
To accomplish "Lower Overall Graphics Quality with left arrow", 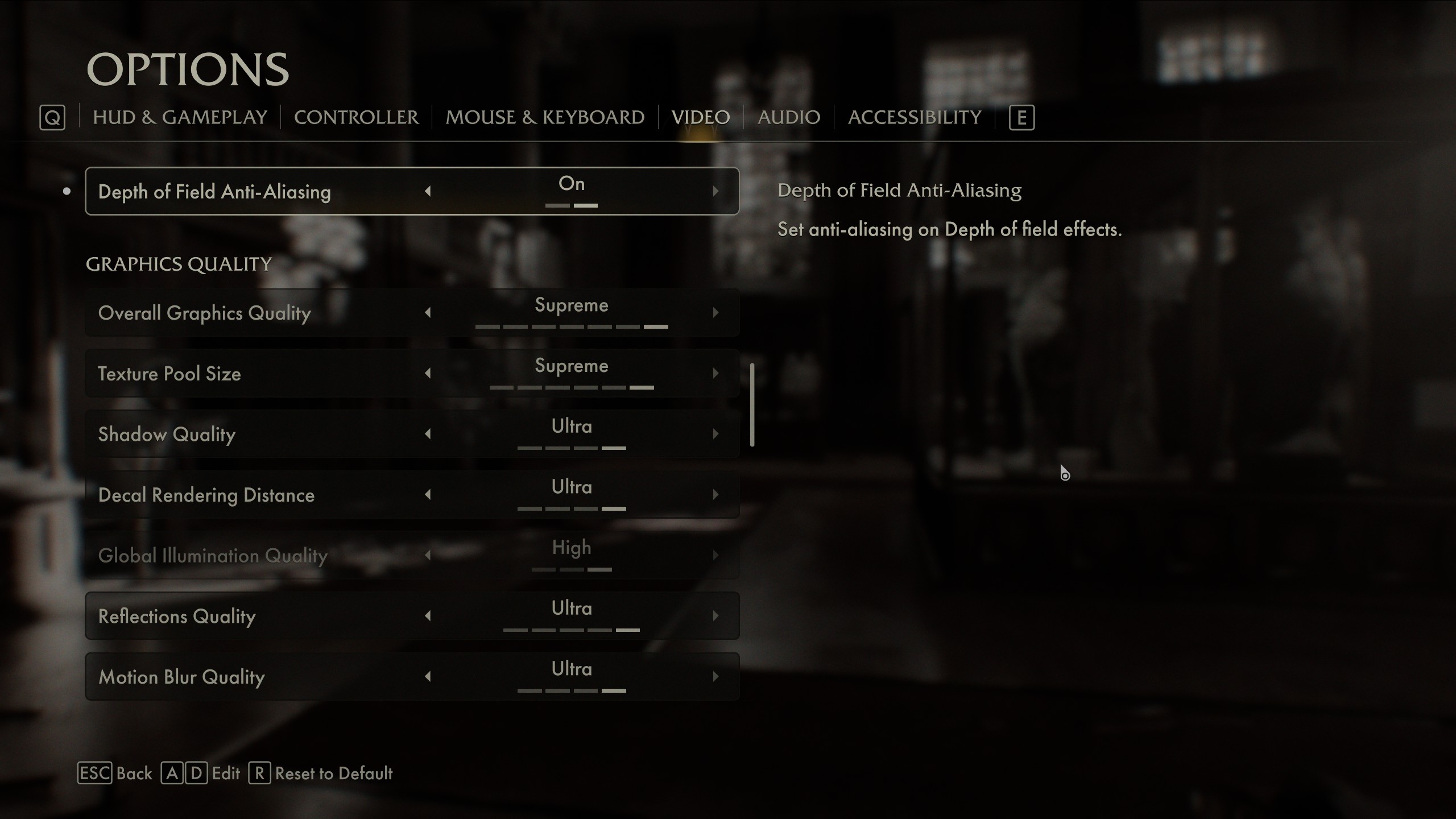I will pos(428,313).
